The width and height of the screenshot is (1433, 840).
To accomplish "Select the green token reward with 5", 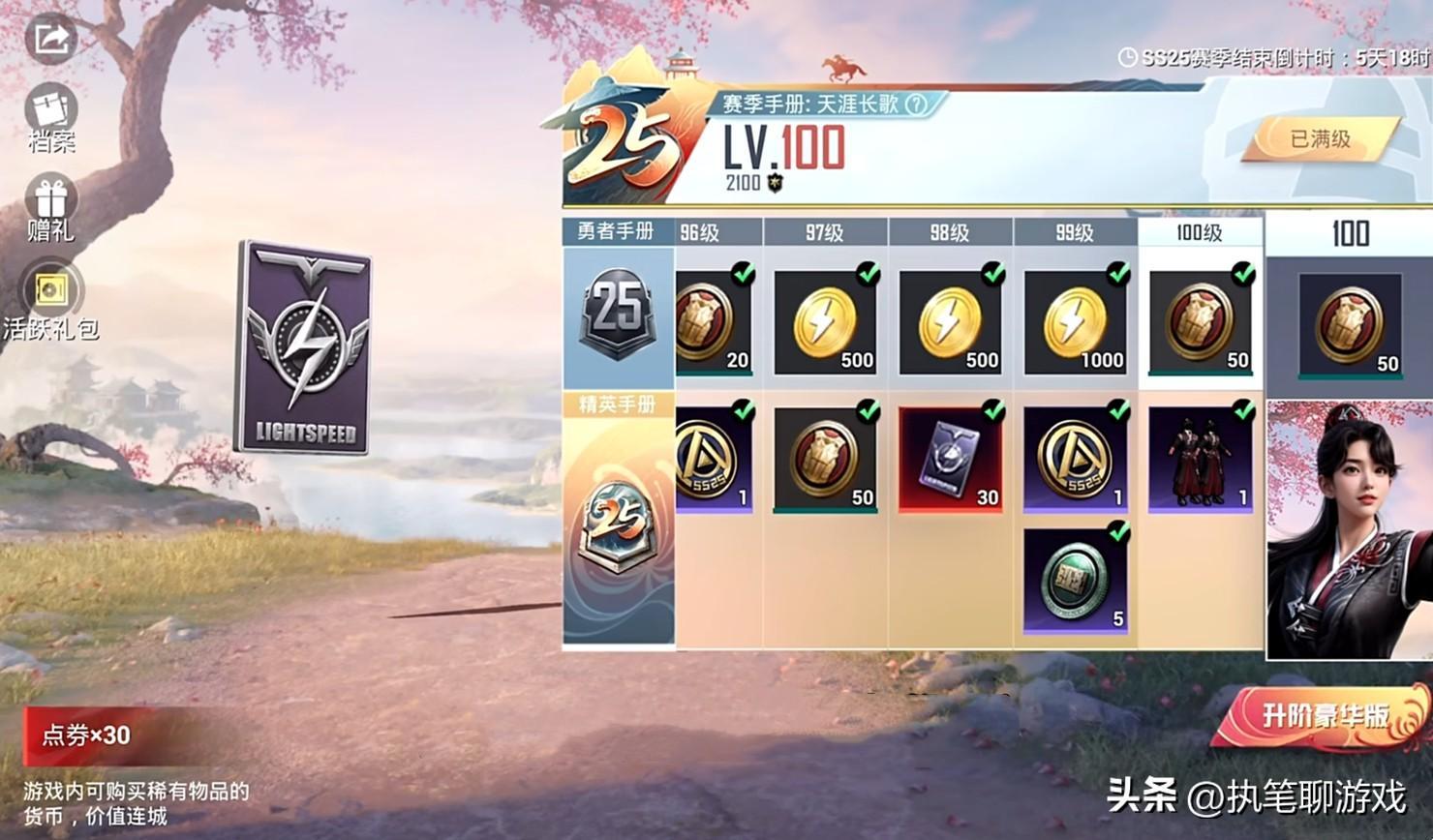I will coord(1075,581).
